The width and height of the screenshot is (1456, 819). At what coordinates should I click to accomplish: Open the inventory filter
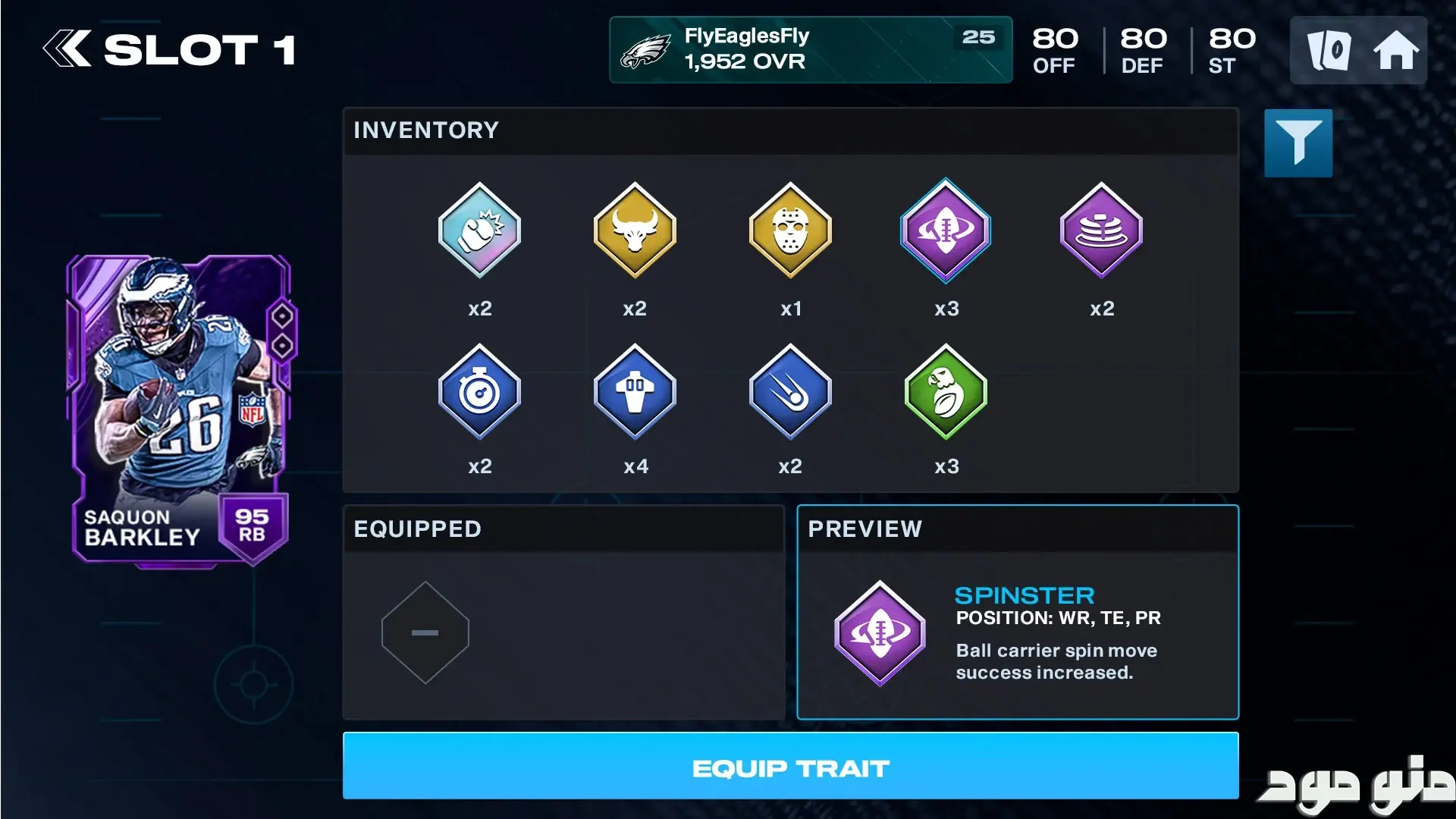pyautogui.click(x=1298, y=143)
